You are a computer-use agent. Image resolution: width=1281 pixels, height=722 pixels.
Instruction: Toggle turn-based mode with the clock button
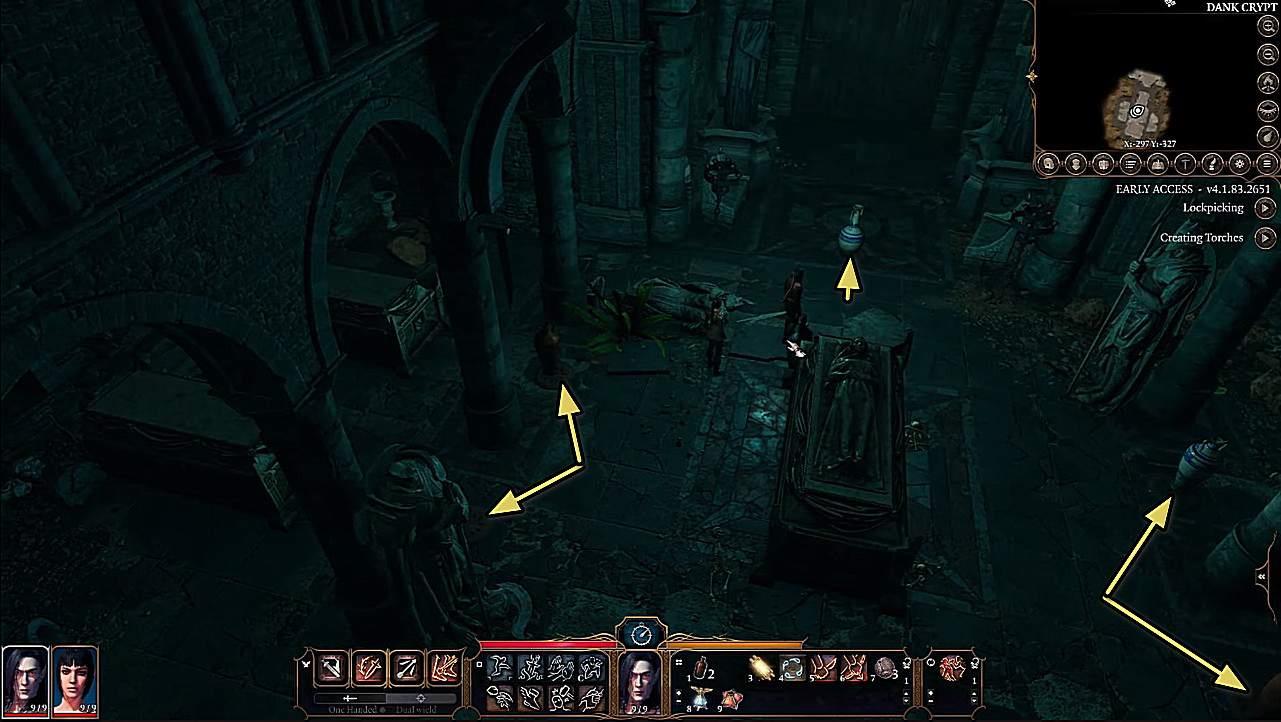pyautogui.click(x=641, y=633)
